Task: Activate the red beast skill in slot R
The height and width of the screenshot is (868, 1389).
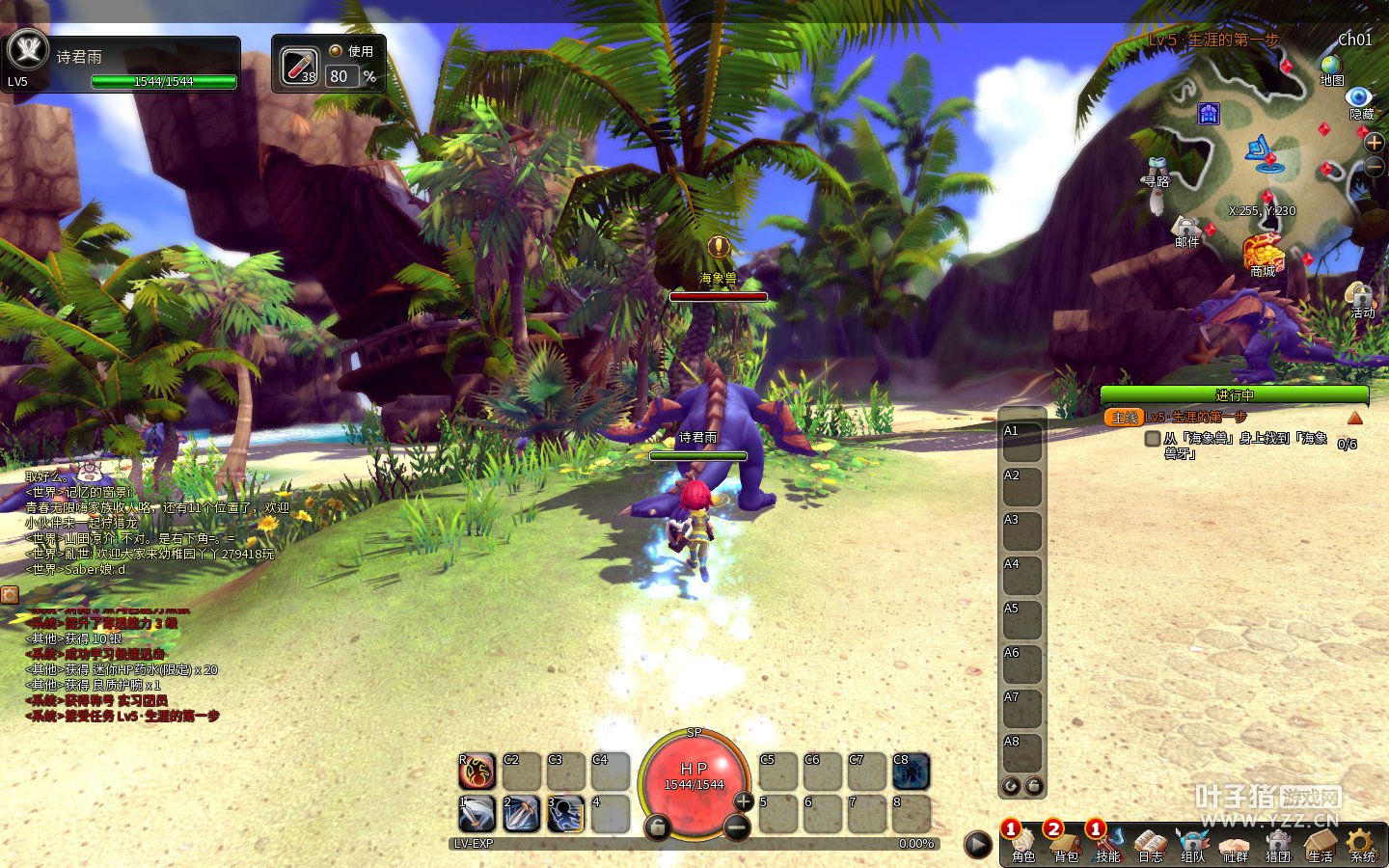Action: [x=477, y=771]
